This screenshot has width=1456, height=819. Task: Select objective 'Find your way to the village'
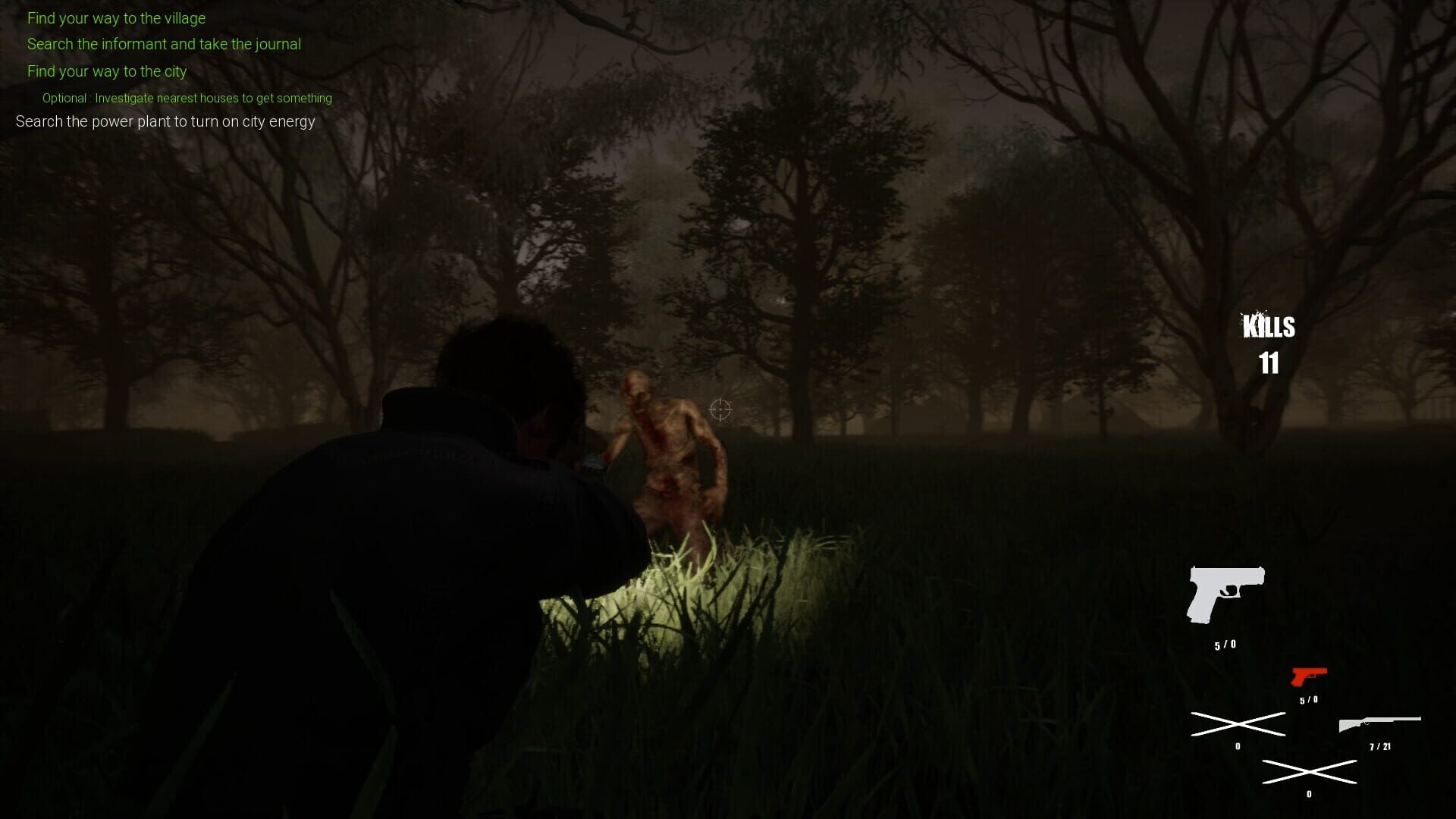tap(116, 18)
